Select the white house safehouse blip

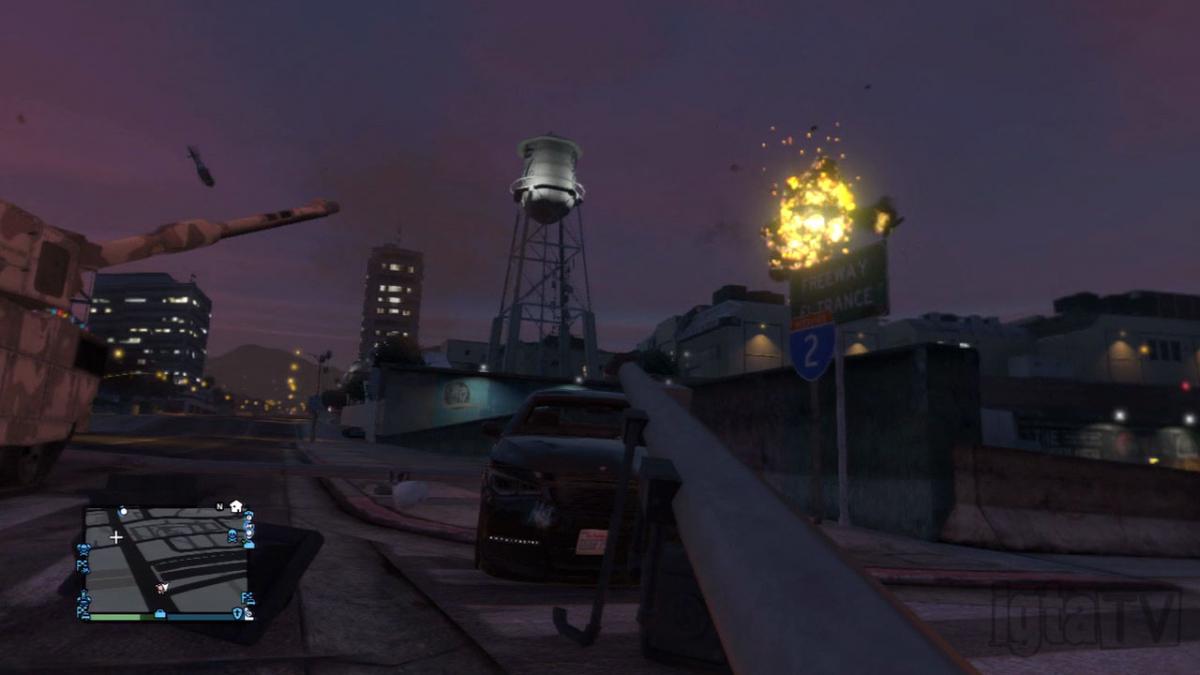pos(236,506)
